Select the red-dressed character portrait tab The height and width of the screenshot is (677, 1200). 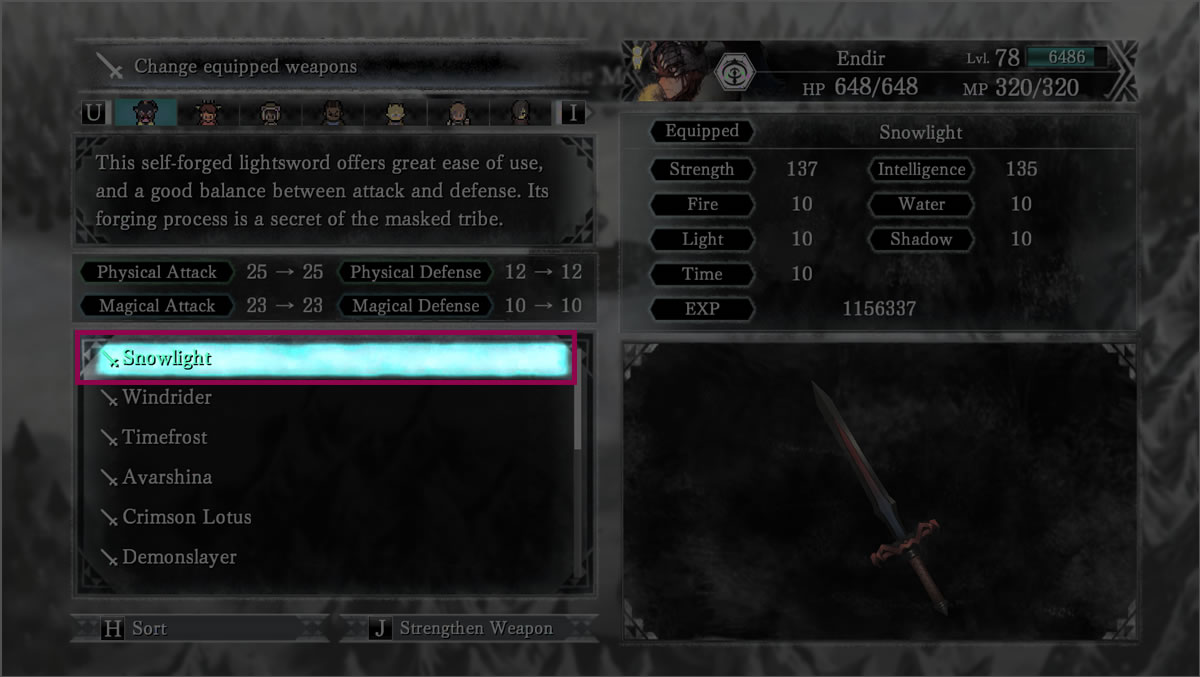208,112
